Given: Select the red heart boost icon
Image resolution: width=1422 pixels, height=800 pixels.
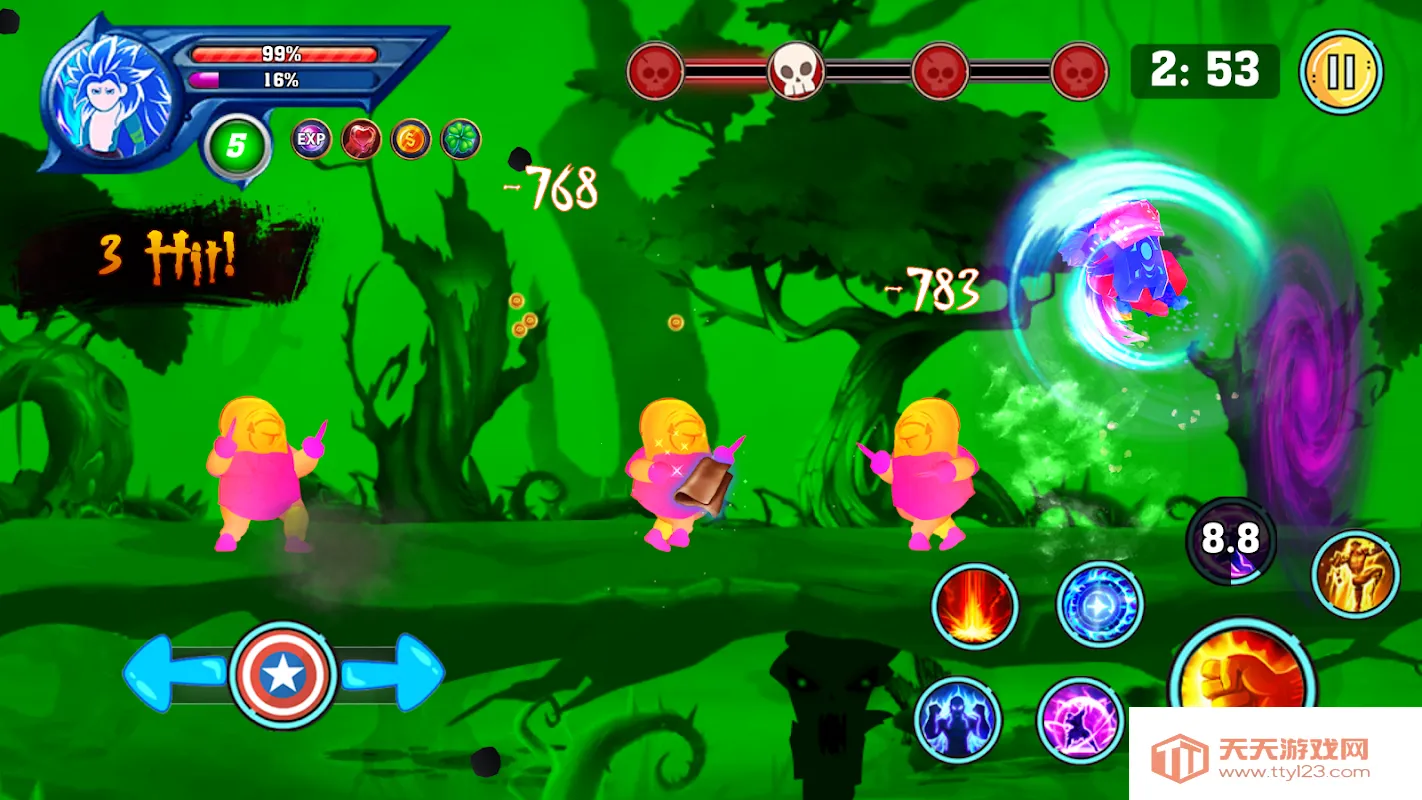Looking at the screenshot, I should 361,139.
